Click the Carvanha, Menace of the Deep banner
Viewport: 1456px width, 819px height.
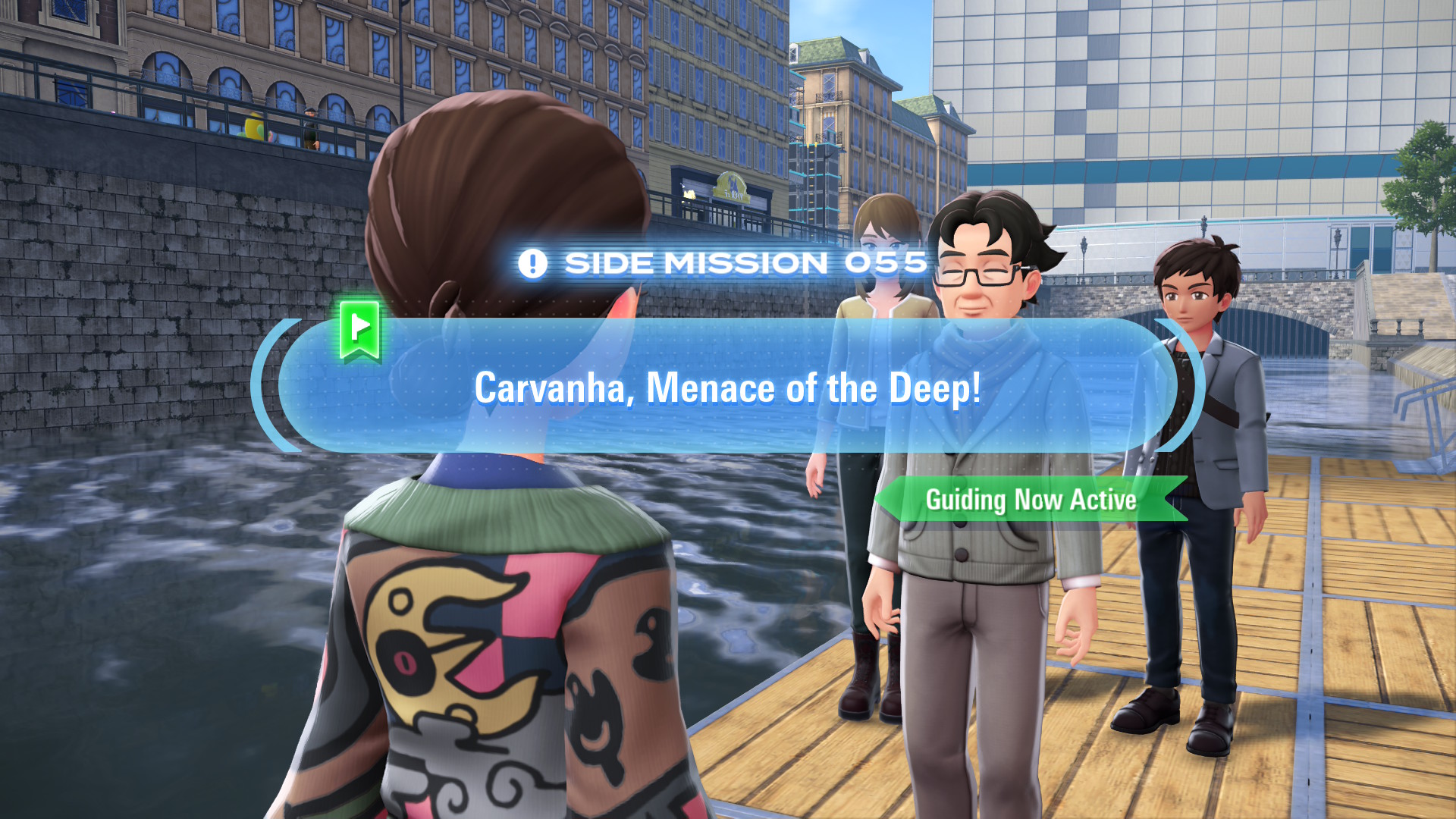pyautogui.click(x=727, y=387)
